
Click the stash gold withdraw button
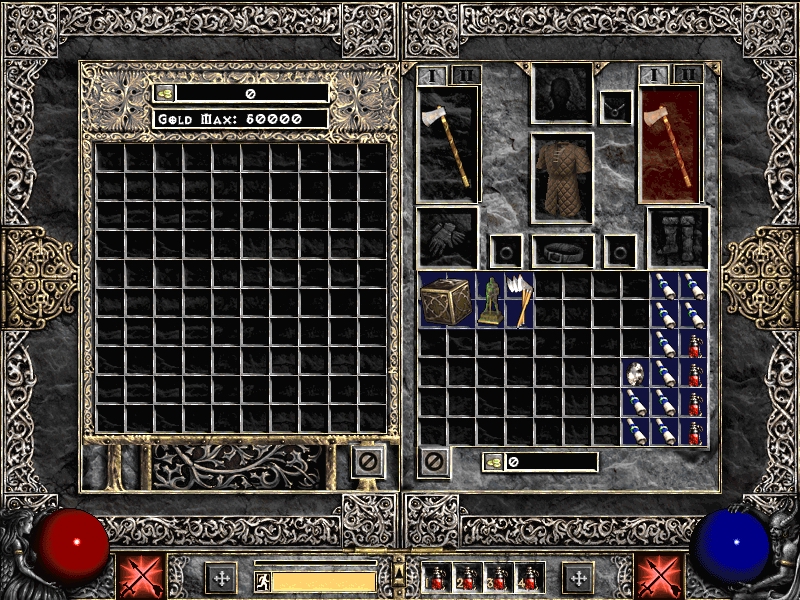click(164, 93)
